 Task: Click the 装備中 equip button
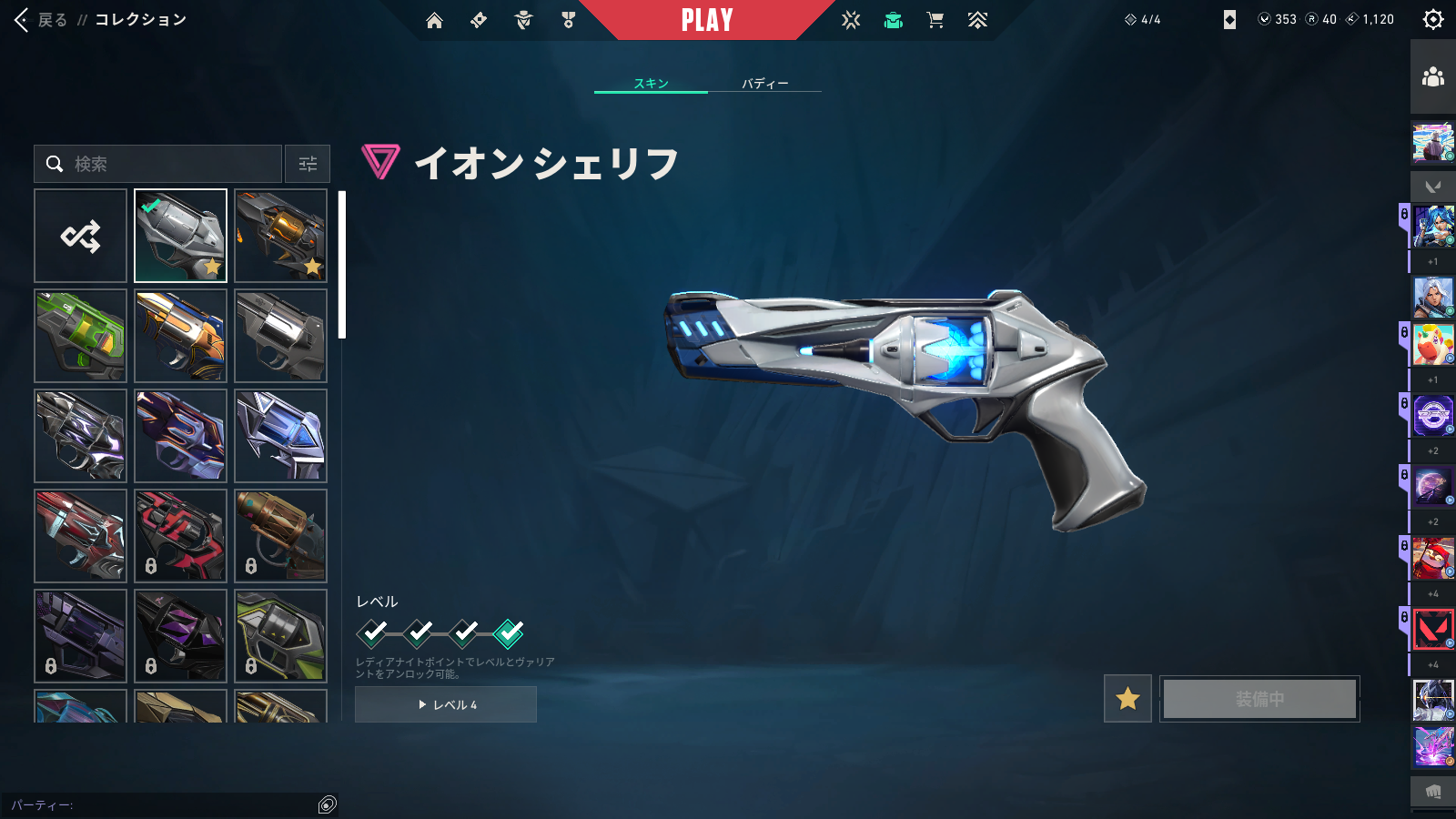(x=1259, y=699)
